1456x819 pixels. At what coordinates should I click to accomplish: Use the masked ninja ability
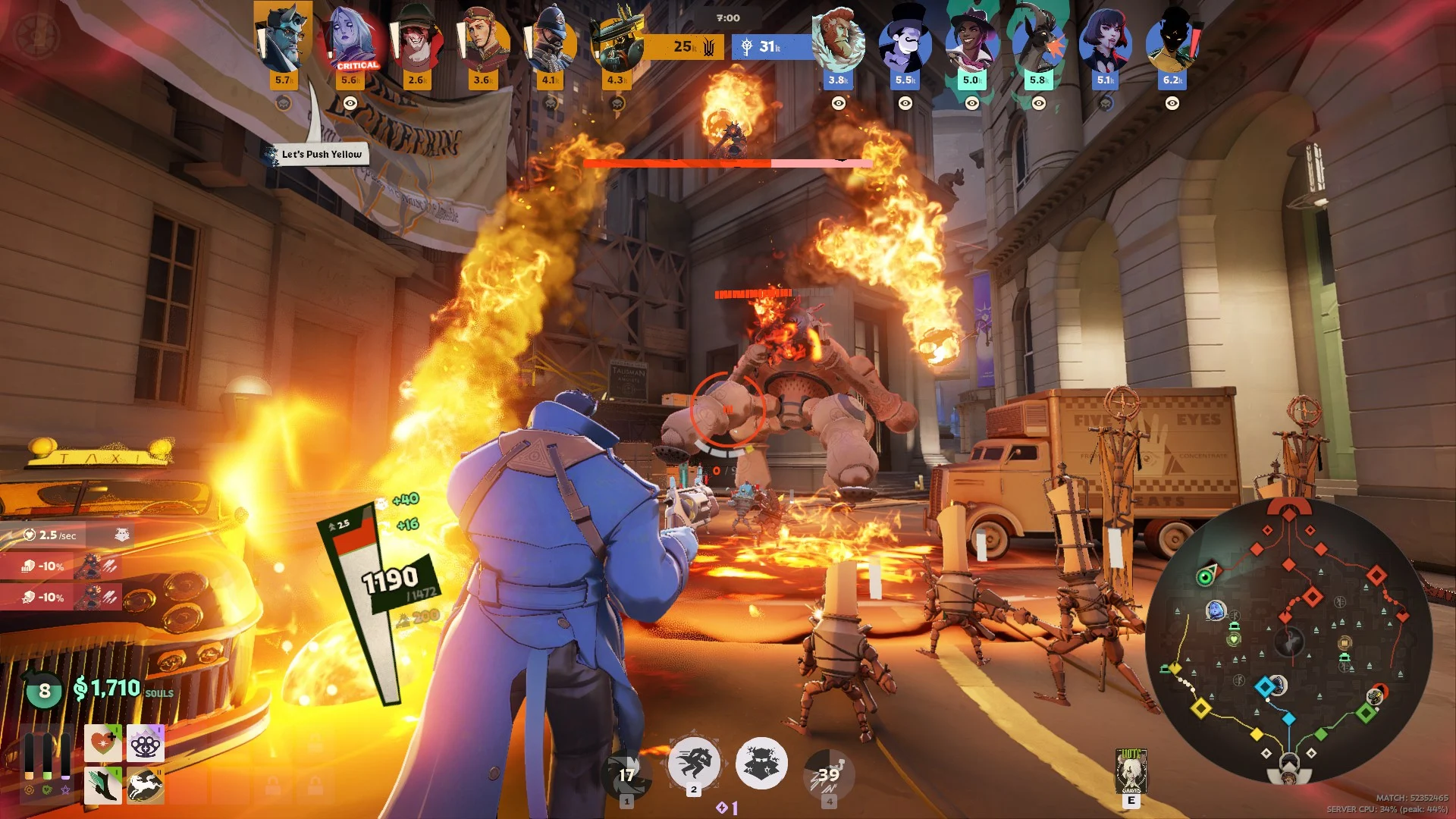(761, 763)
